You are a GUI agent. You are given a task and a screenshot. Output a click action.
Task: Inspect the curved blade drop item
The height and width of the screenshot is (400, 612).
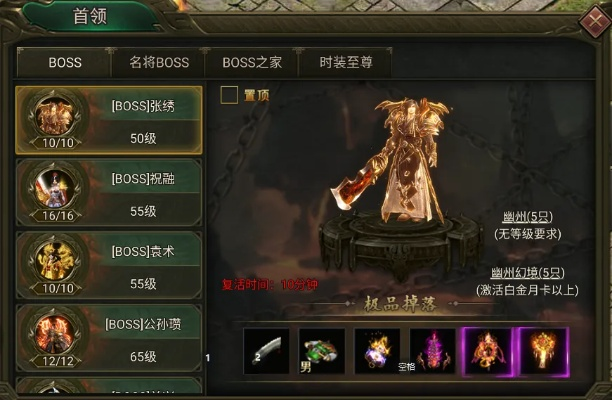(266, 351)
